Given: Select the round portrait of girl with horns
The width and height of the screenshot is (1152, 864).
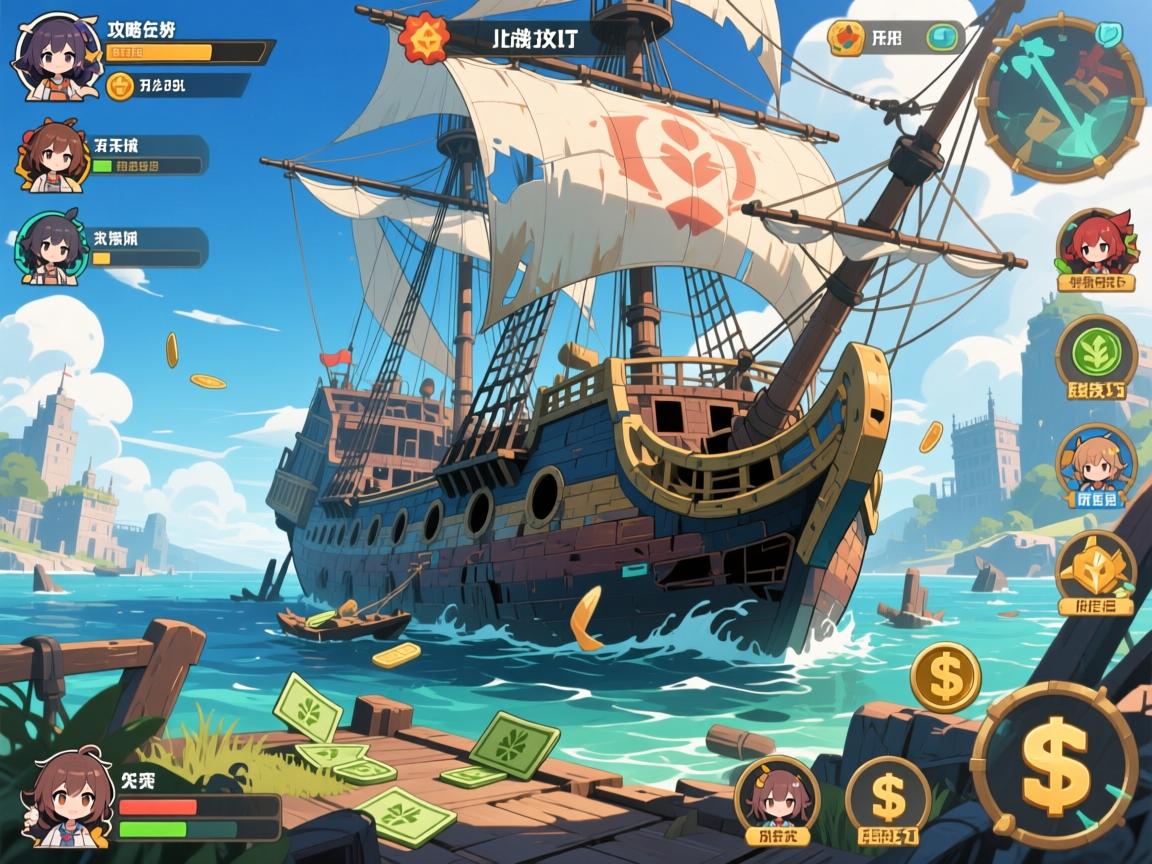Looking at the screenshot, I should pyautogui.click(x=777, y=796).
